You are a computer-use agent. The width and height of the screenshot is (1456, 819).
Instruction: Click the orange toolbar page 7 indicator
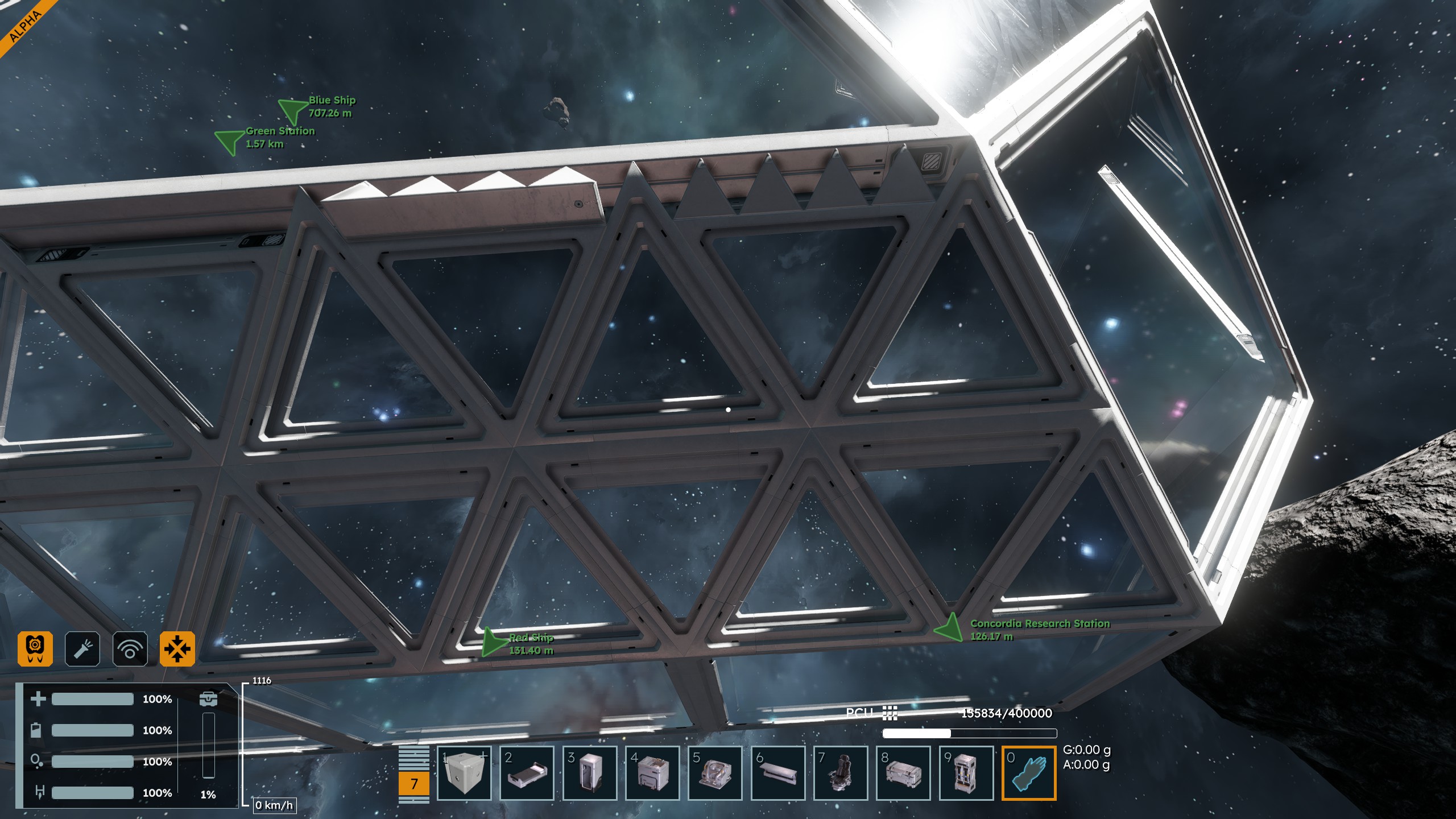[x=414, y=783]
